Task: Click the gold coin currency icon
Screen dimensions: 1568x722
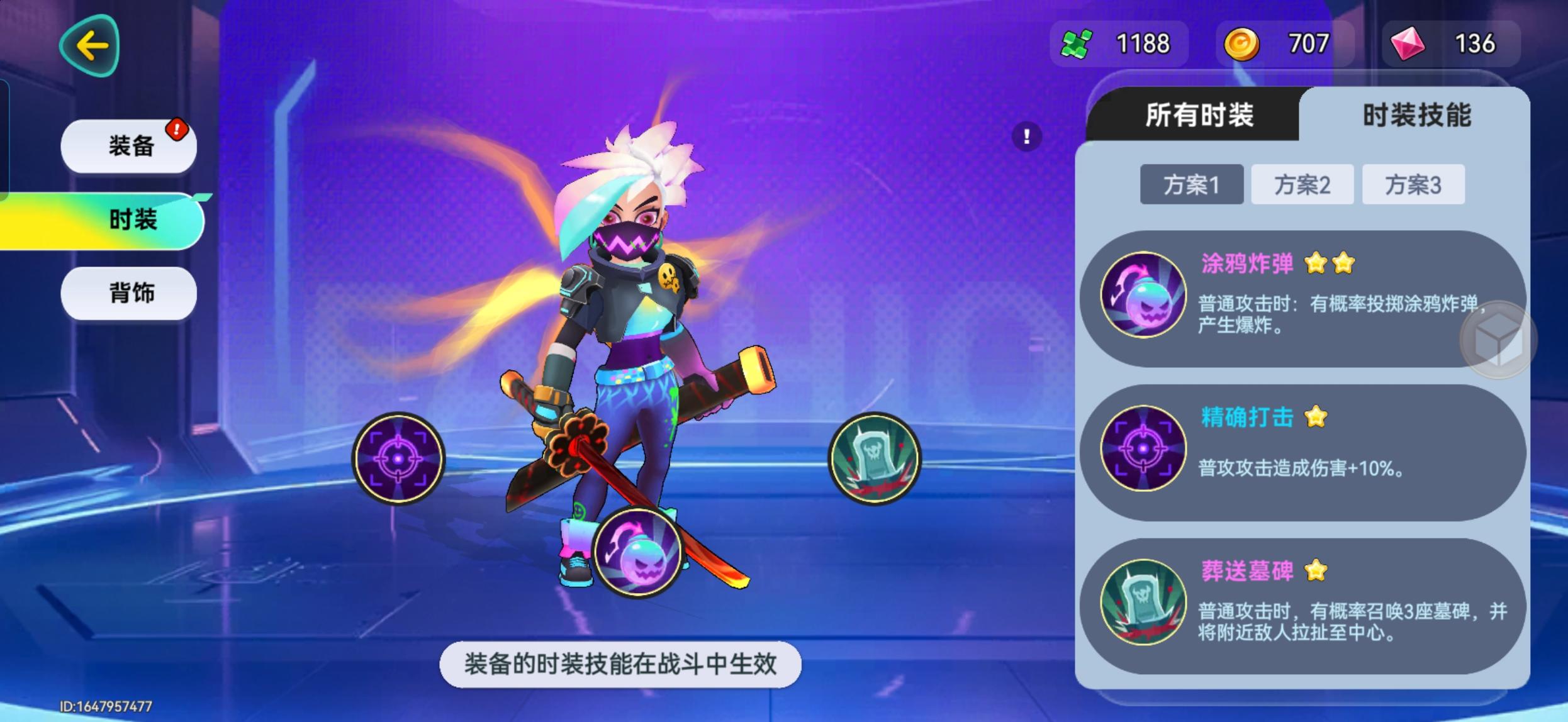Action: (x=1243, y=43)
